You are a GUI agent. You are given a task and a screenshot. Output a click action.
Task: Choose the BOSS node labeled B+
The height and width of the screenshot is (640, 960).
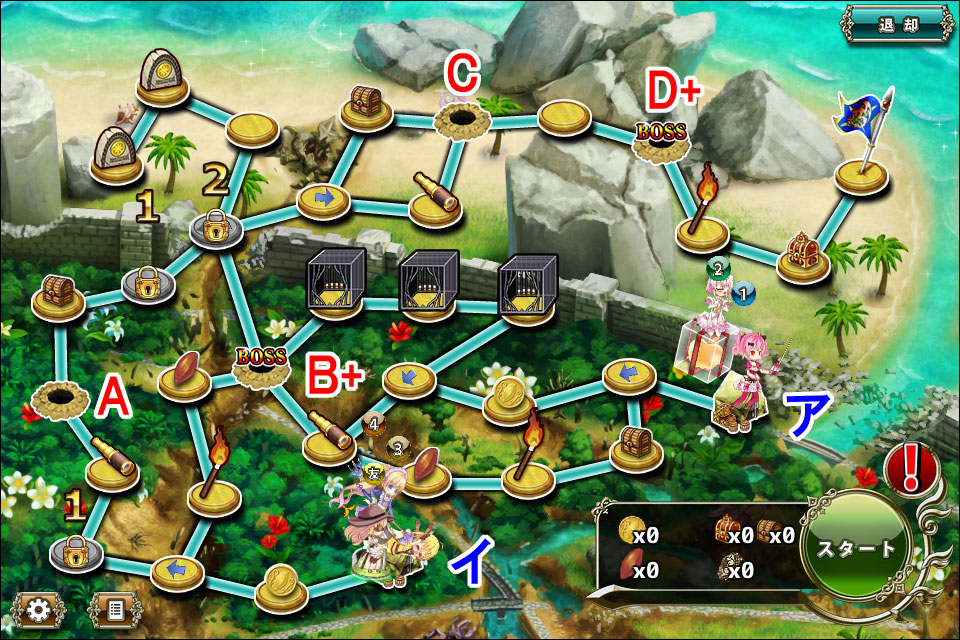point(260,364)
